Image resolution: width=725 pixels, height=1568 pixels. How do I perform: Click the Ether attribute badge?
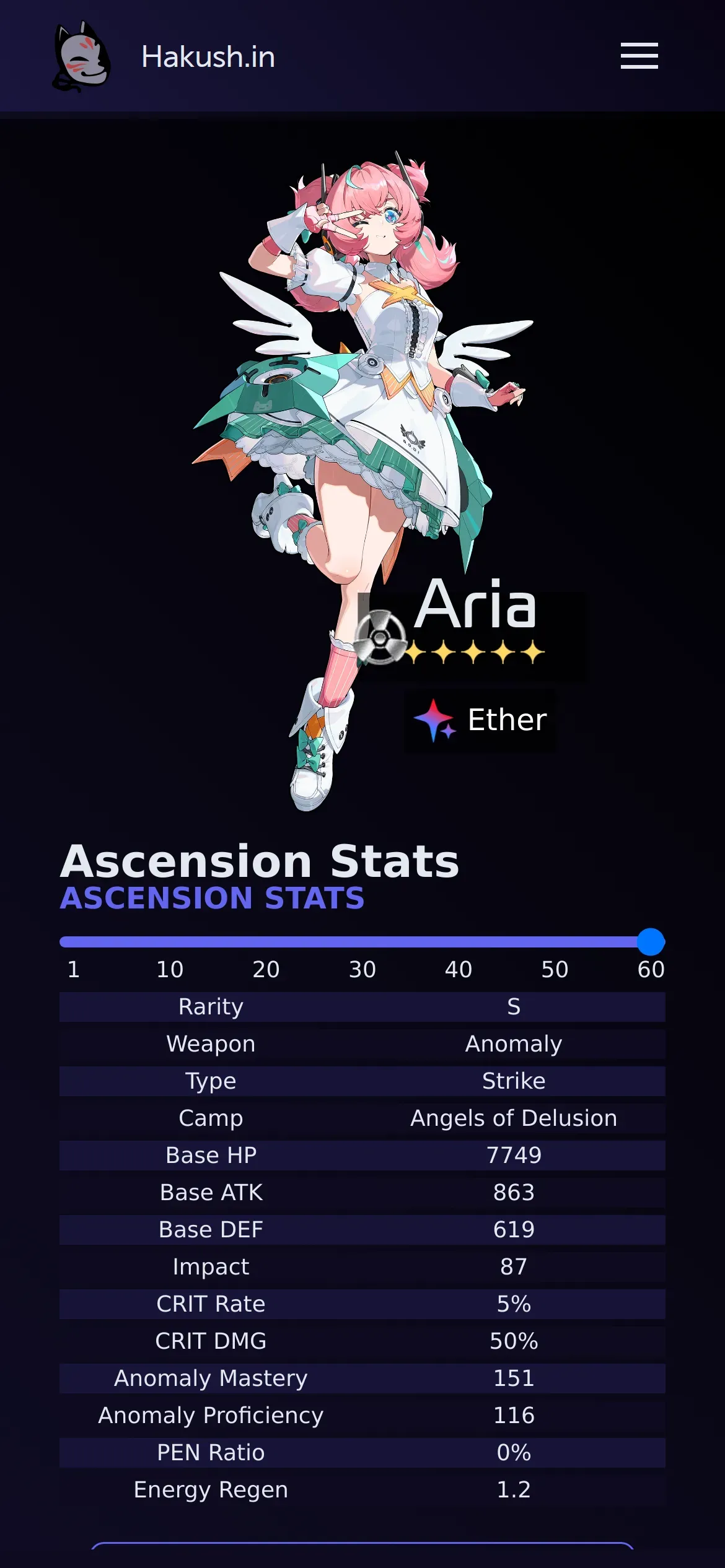tap(480, 720)
